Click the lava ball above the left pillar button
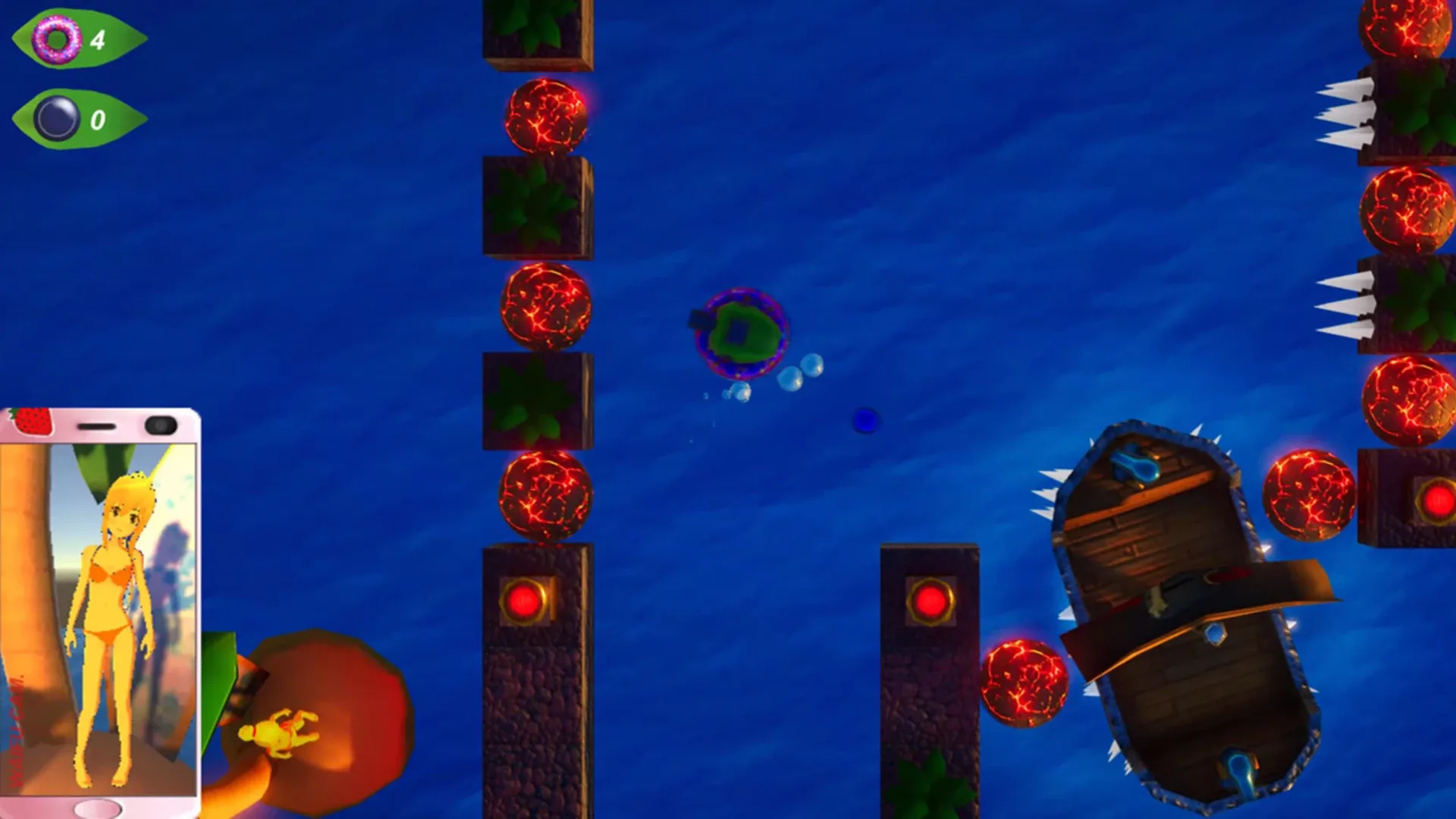 pos(546,494)
